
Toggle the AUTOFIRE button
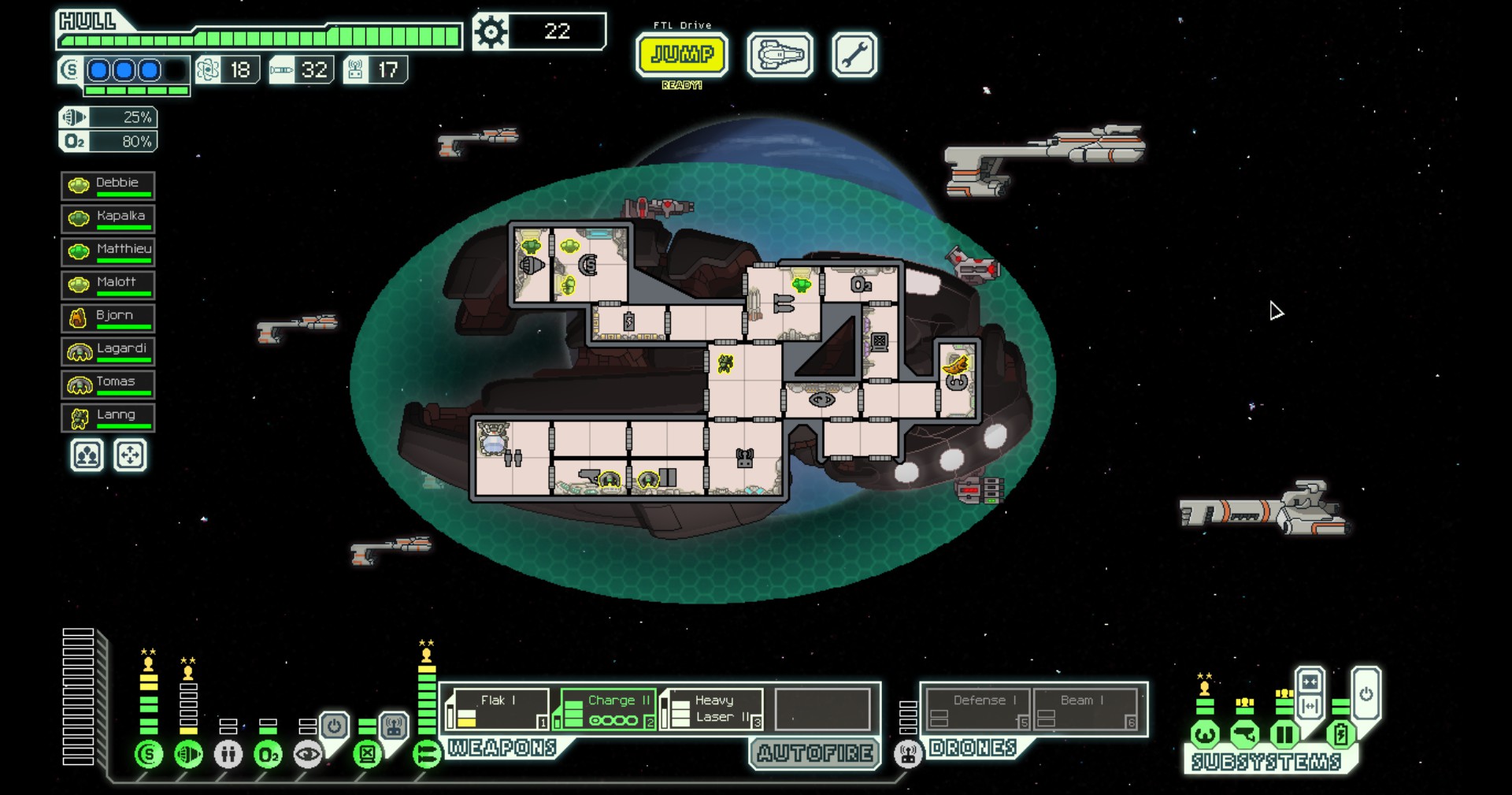point(814,753)
